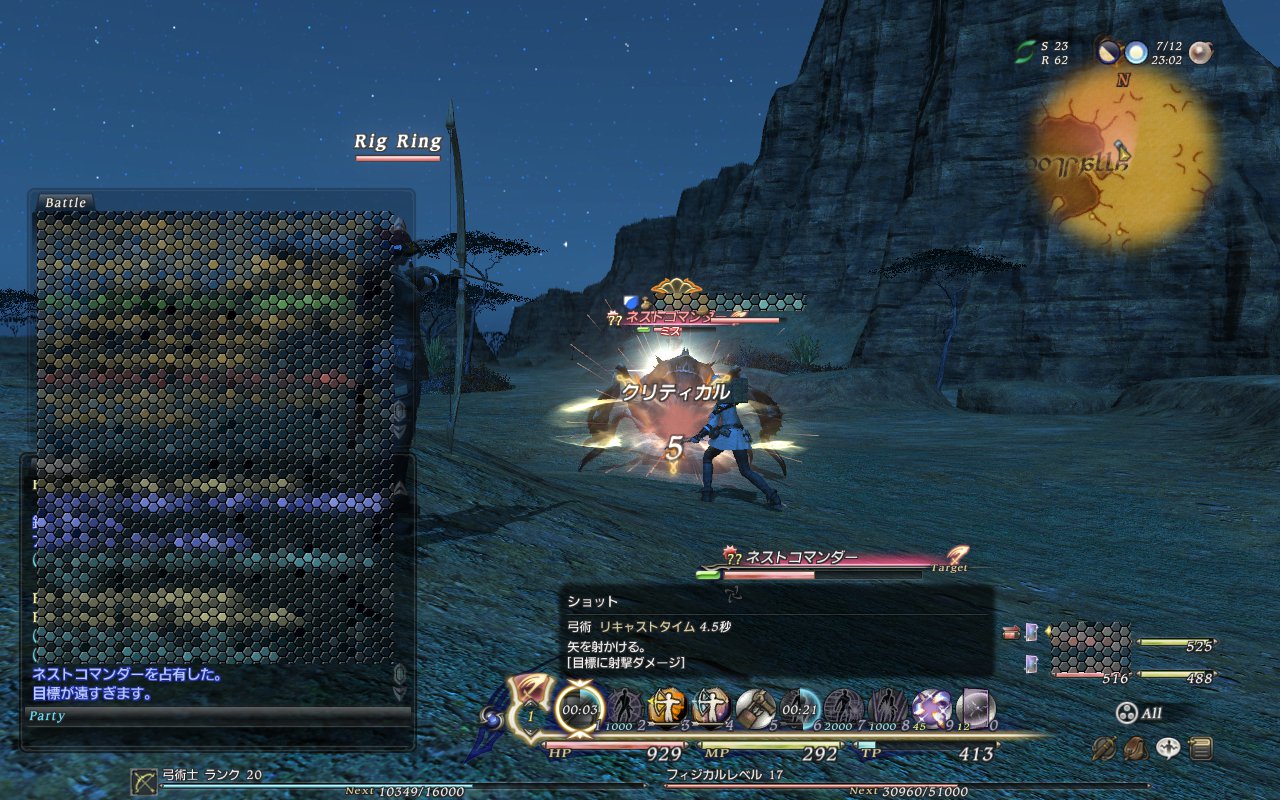Click the green swirl connection status icon

[x=1025, y=52]
